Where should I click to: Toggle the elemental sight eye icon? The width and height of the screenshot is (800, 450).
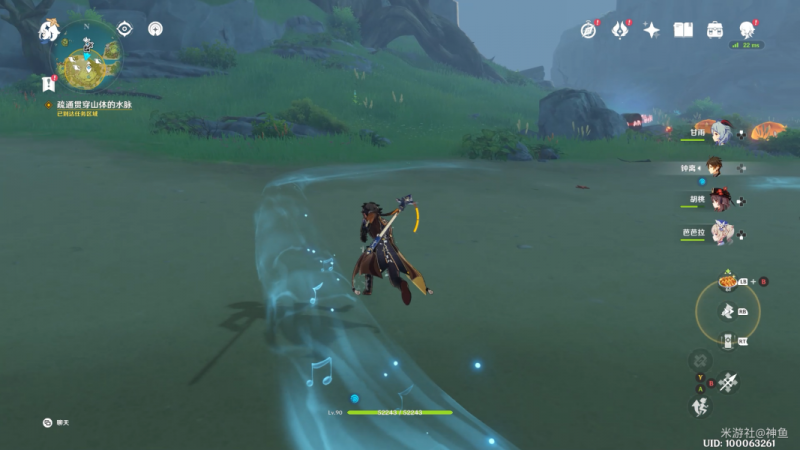pos(124,29)
